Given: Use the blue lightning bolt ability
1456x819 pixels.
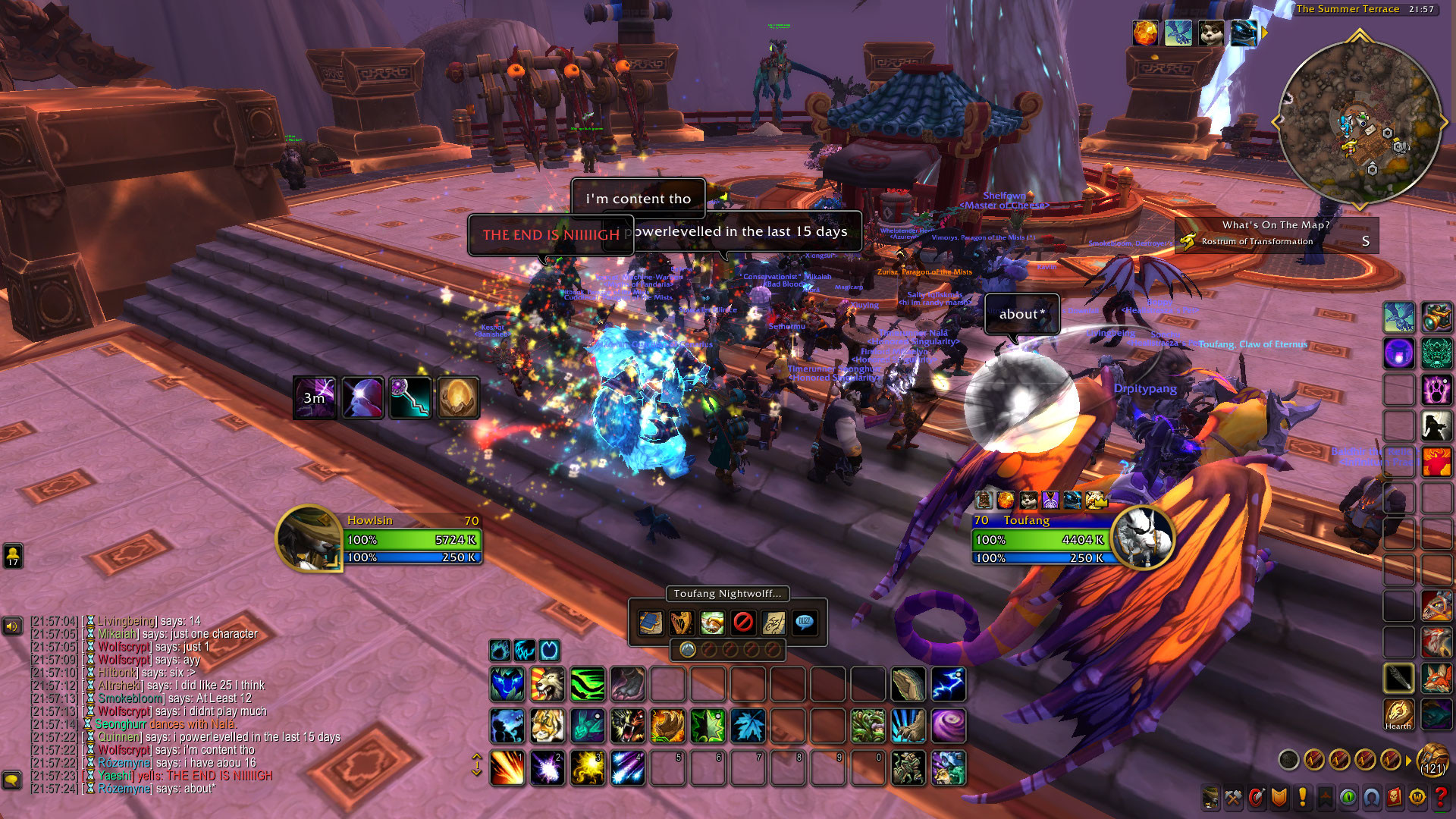Looking at the screenshot, I should point(948,684).
